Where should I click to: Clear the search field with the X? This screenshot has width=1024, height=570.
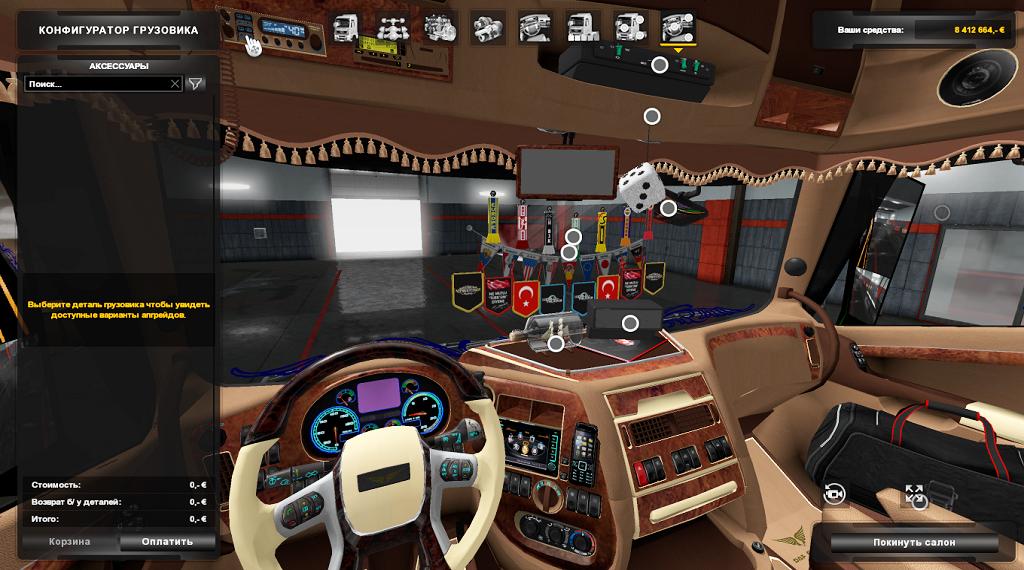(x=175, y=84)
